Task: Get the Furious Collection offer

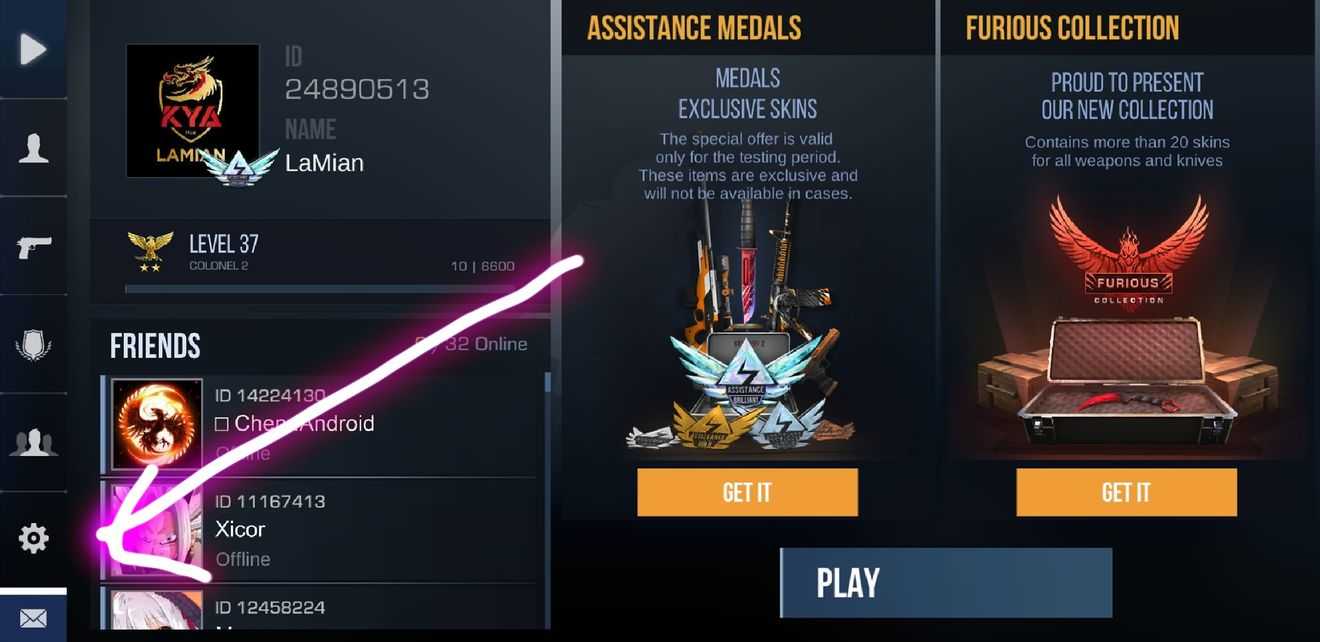Action: tap(1126, 492)
